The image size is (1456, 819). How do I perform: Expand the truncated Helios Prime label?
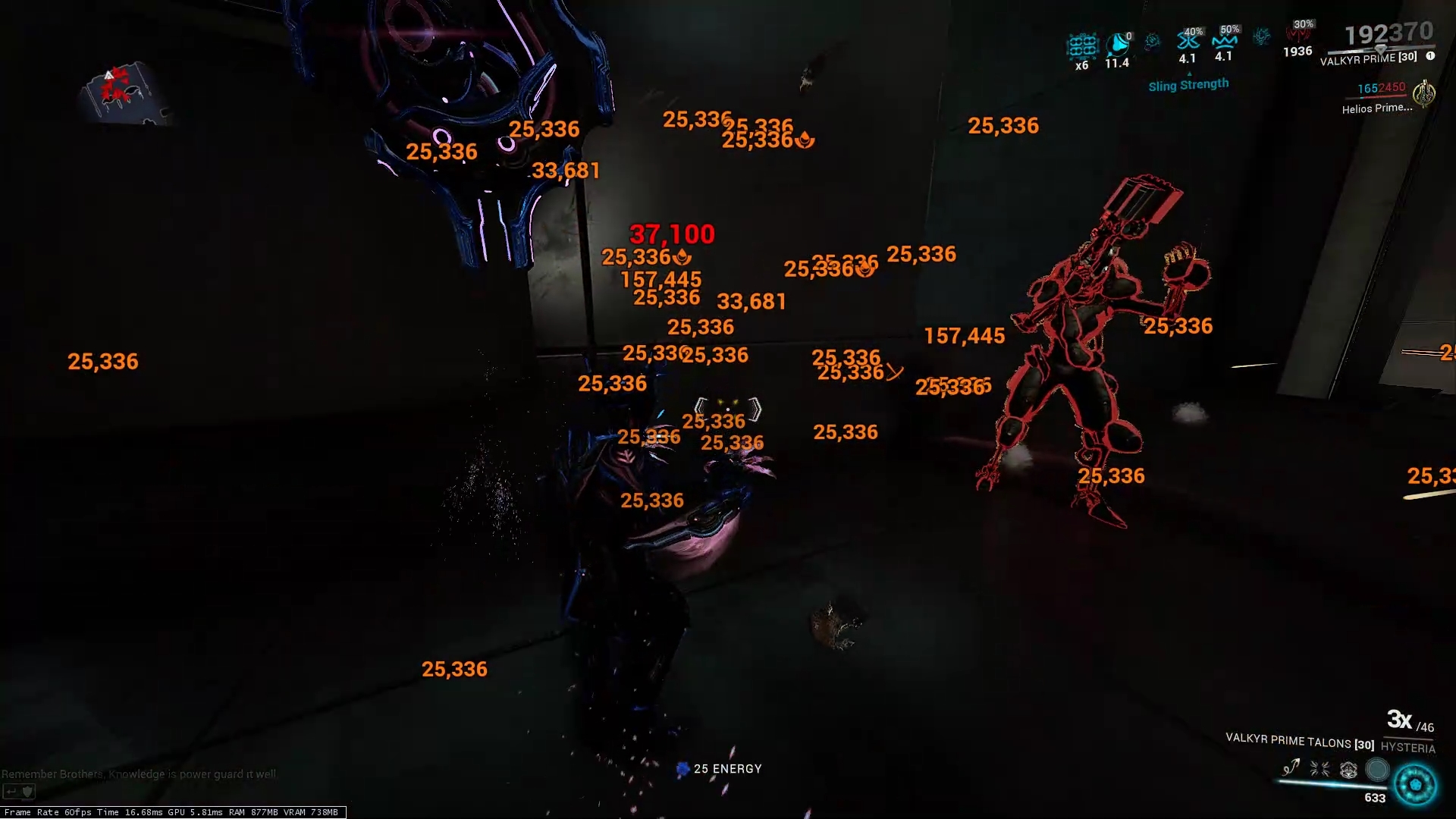click(1377, 108)
